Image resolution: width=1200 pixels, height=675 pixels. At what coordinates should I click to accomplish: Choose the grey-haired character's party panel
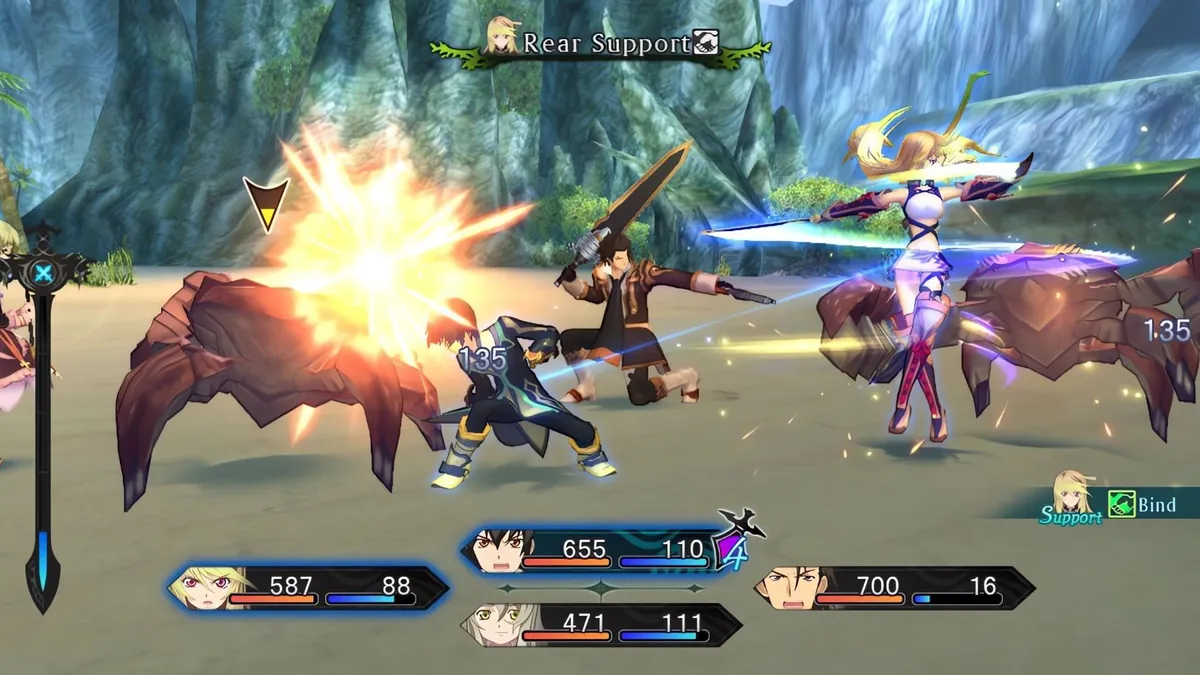[x=600, y=624]
